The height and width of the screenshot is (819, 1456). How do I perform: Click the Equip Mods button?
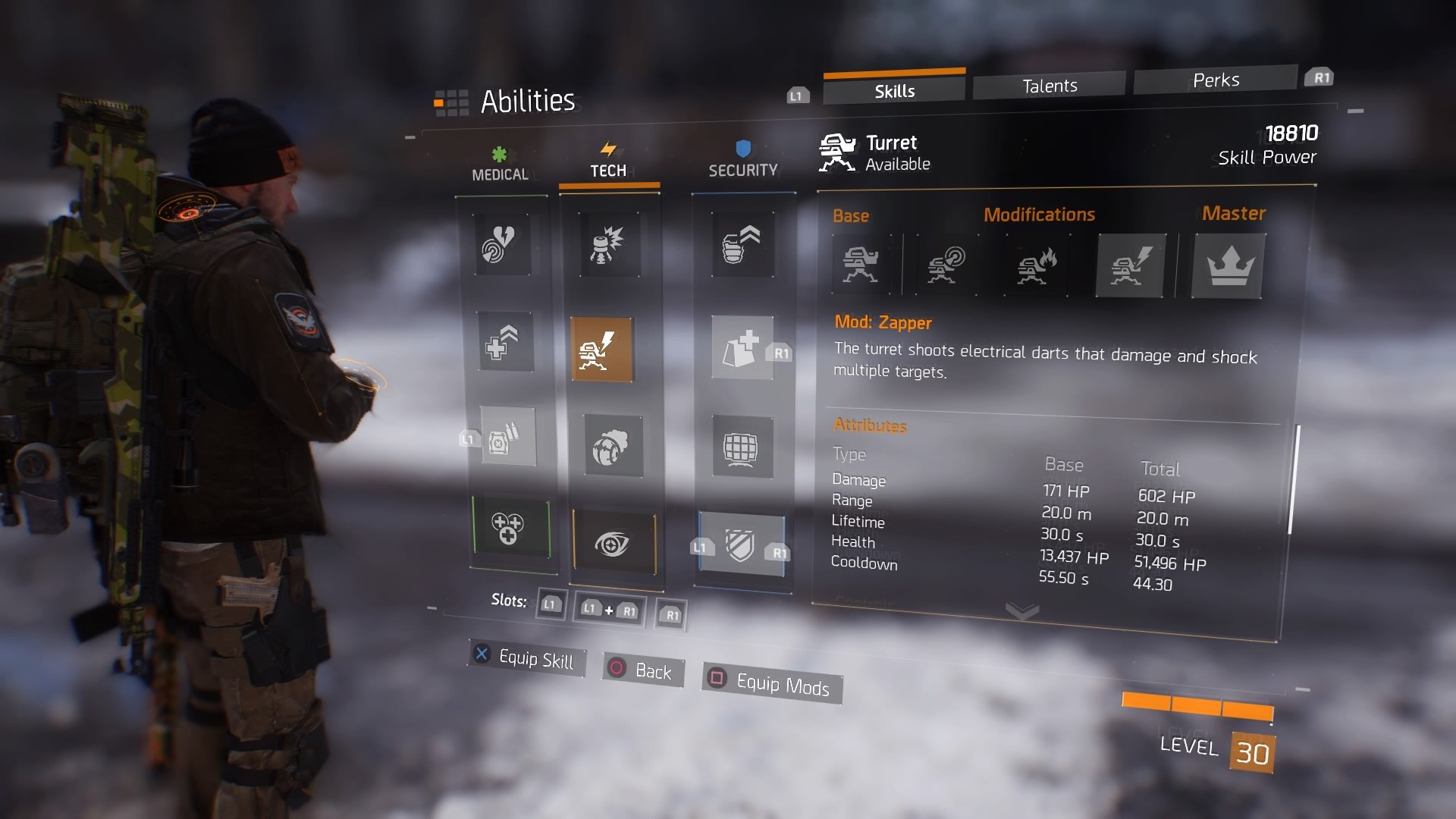pos(771,683)
